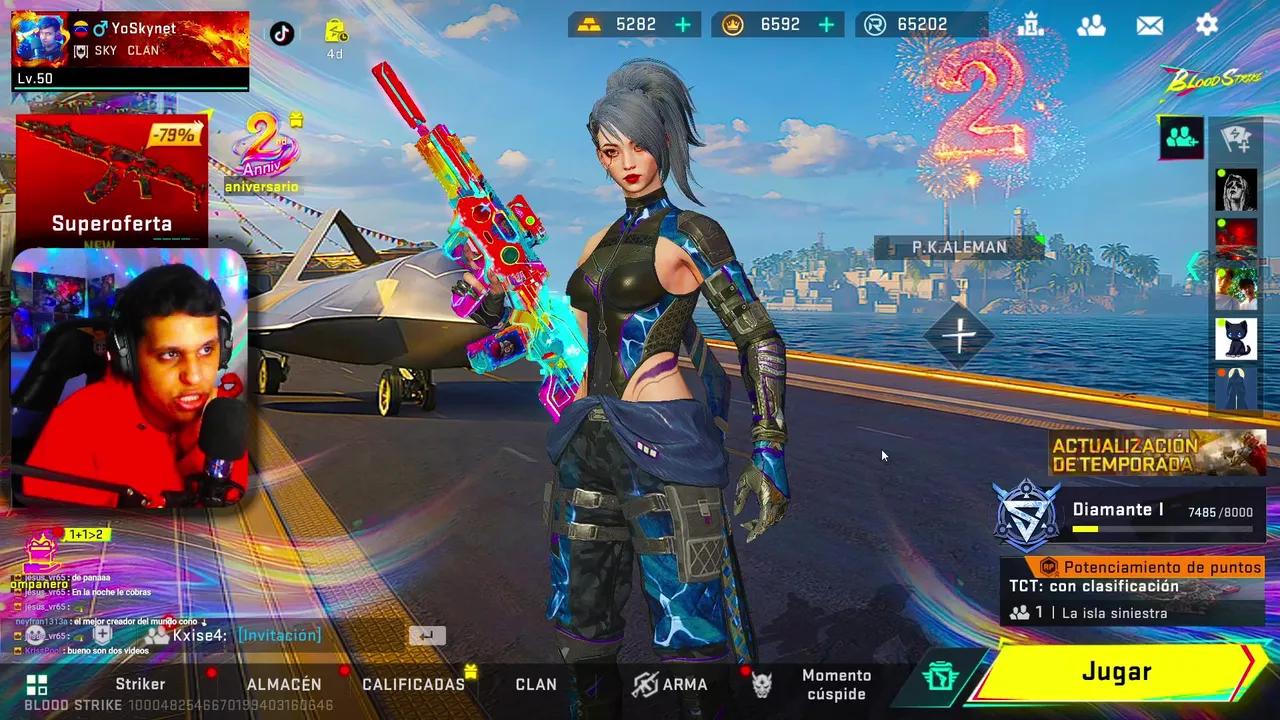Click the skull icon on Momento cúspide

pyautogui.click(x=764, y=684)
